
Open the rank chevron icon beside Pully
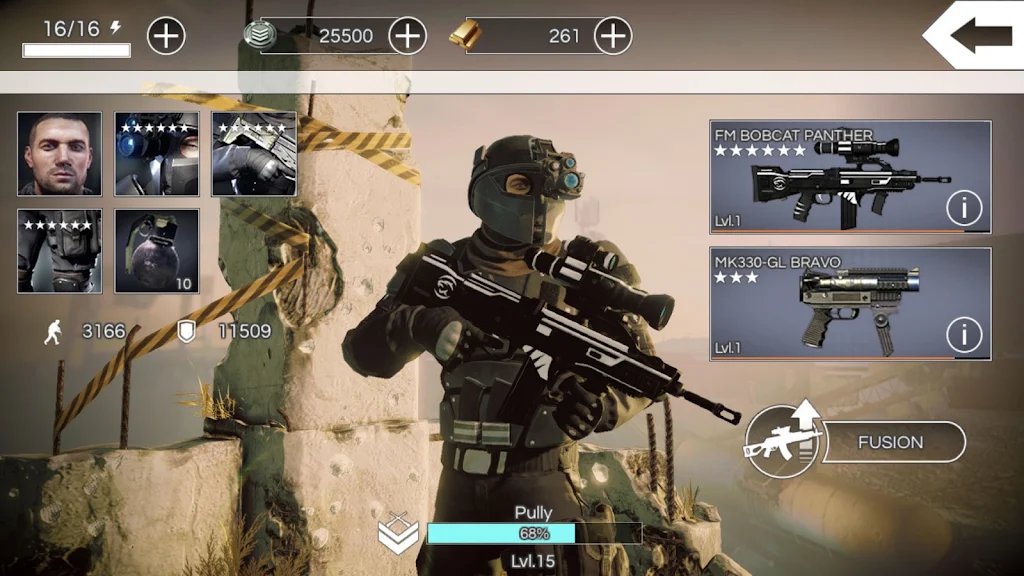(x=398, y=534)
